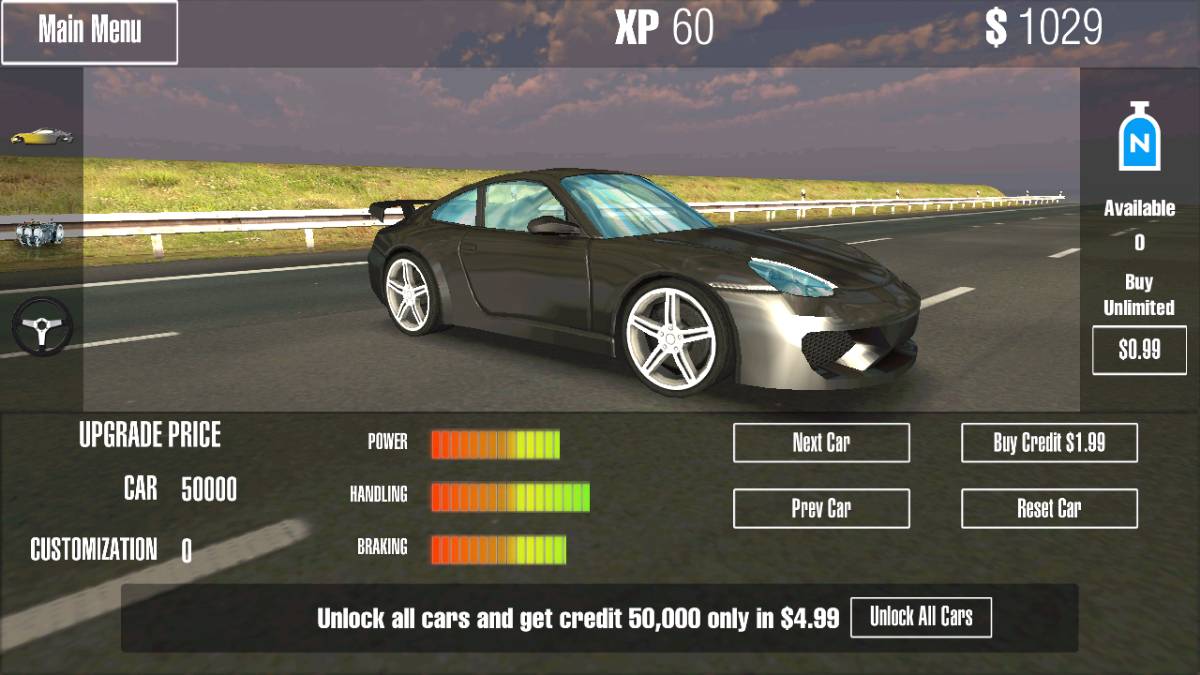Unlock All Cars for $4.99
The height and width of the screenshot is (675, 1200).
[920, 617]
